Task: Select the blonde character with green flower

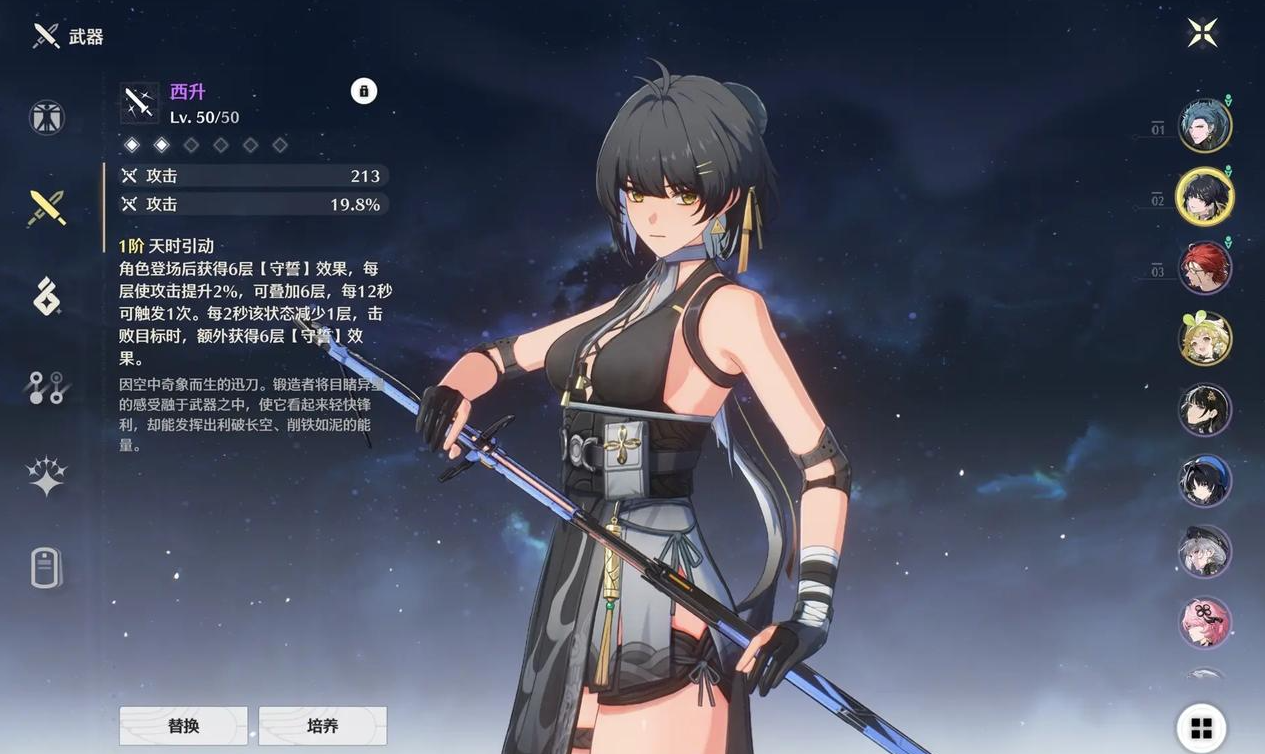Action: [1204, 339]
